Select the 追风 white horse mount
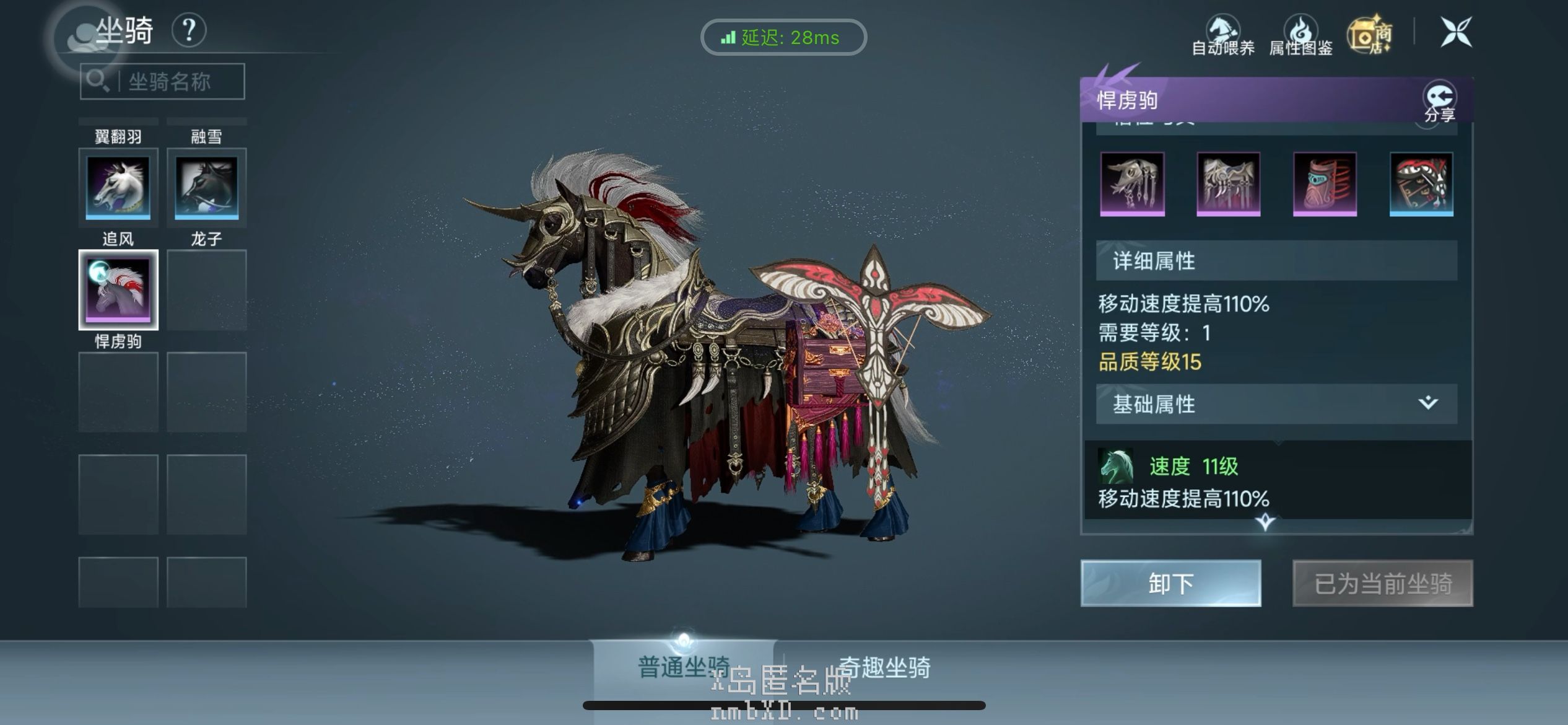 118,187
